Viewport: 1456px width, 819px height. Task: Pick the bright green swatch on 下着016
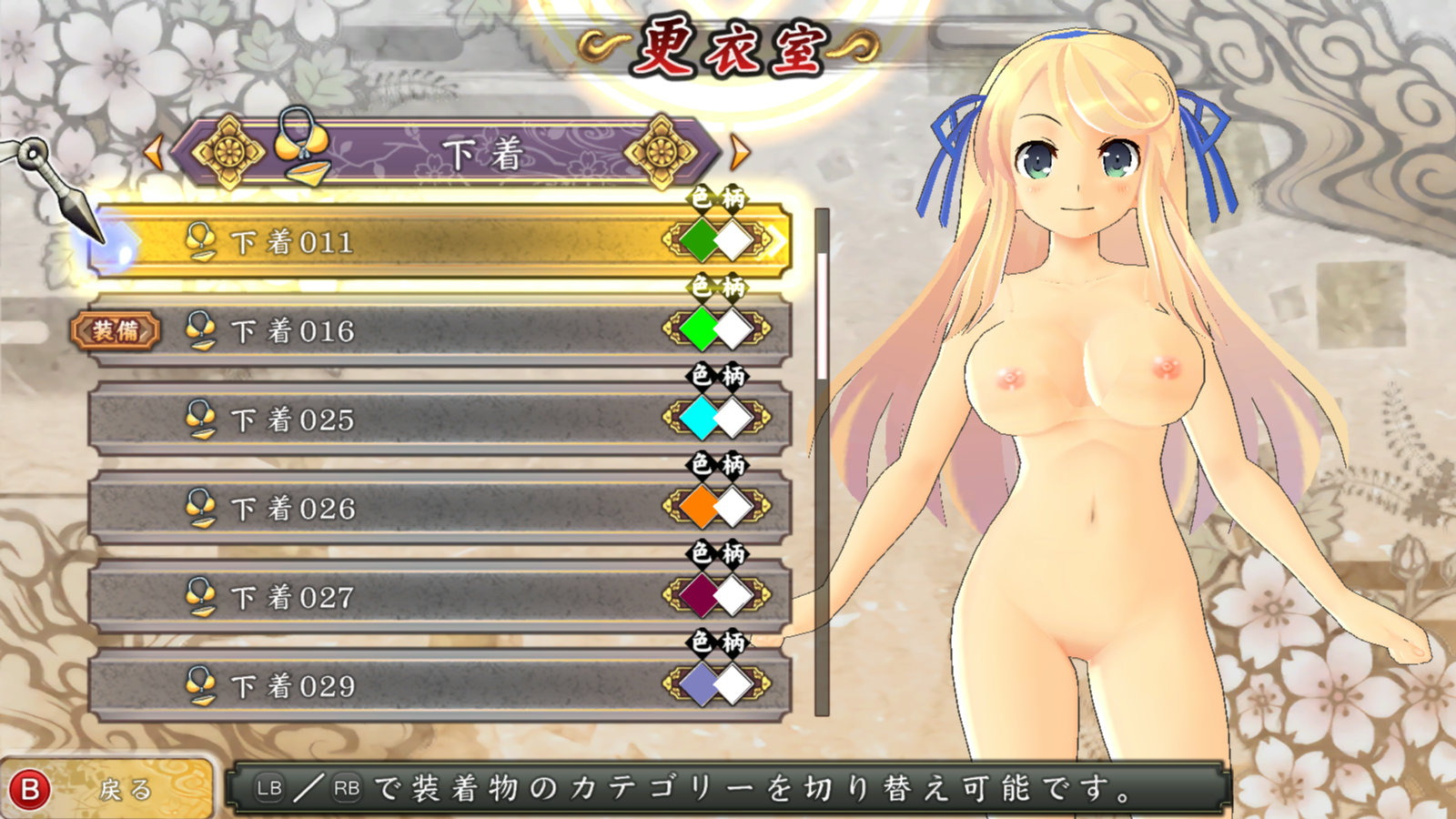[x=700, y=329]
